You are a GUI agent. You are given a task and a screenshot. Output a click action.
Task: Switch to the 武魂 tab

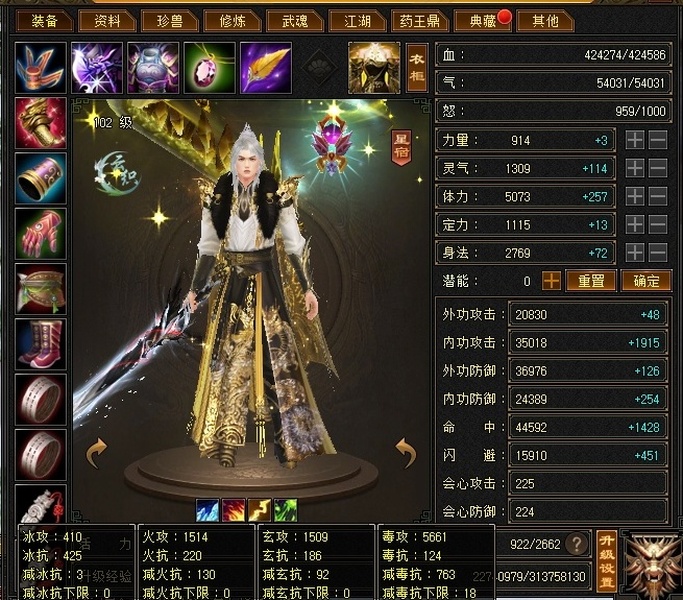point(295,20)
